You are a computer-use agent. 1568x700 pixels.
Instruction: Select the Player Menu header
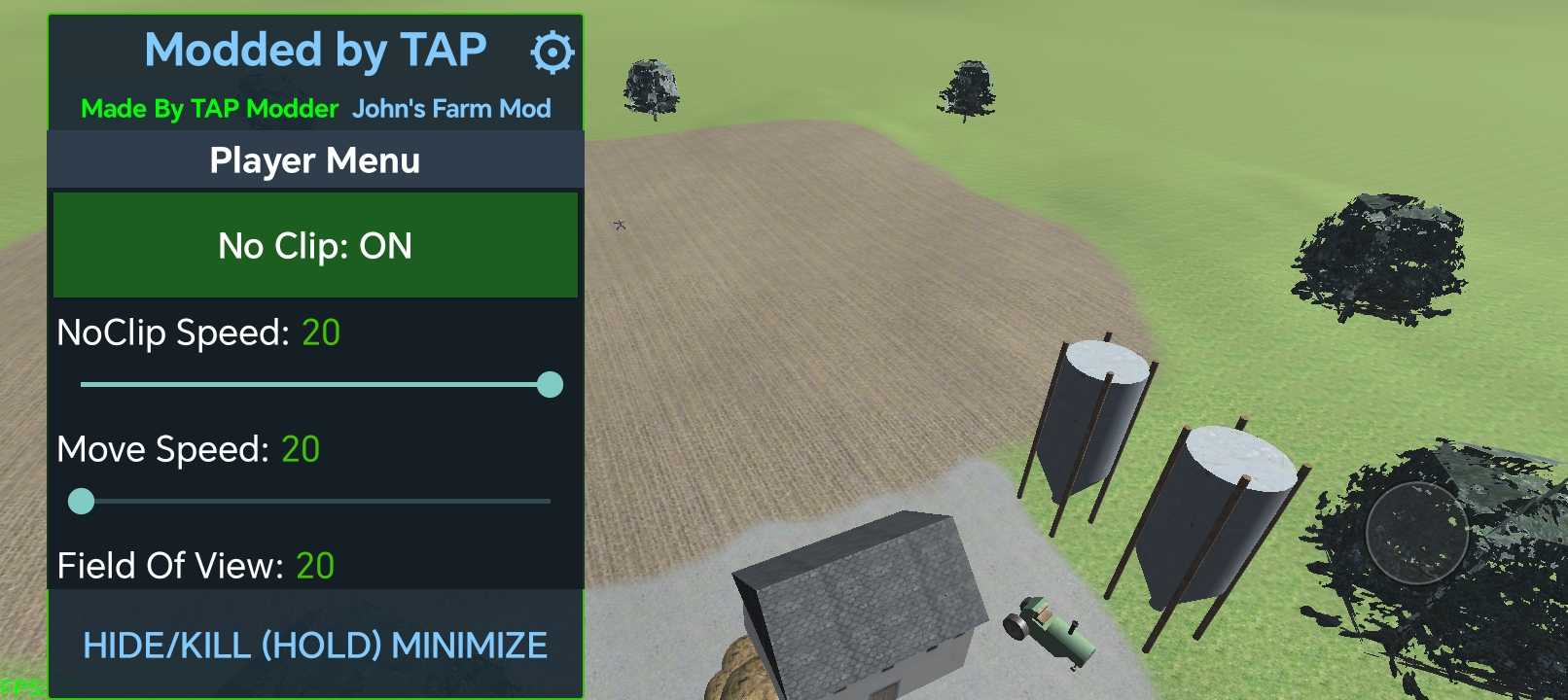pos(315,160)
